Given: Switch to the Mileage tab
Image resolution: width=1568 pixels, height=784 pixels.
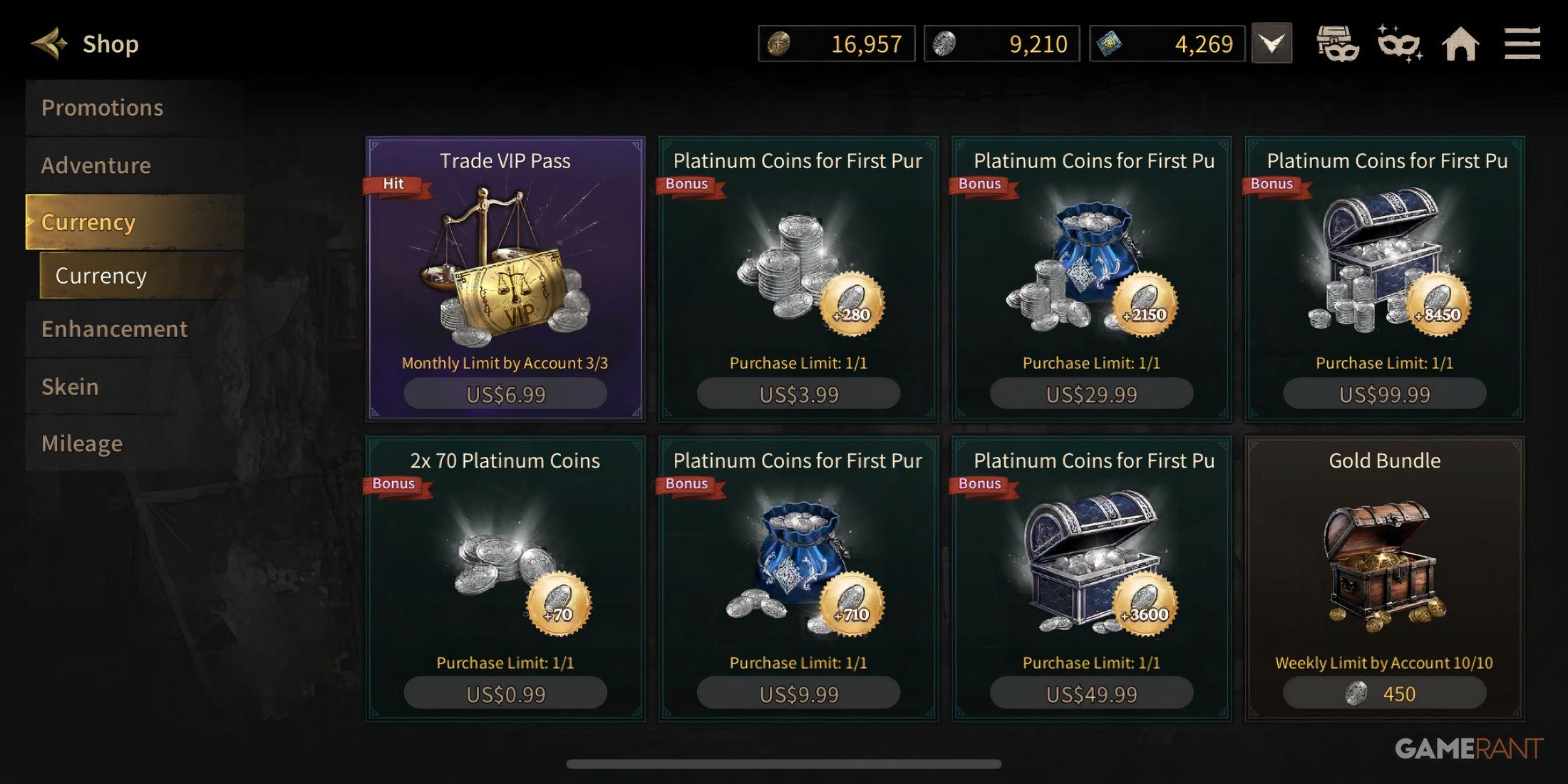Looking at the screenshot, I should coord(81,443).
